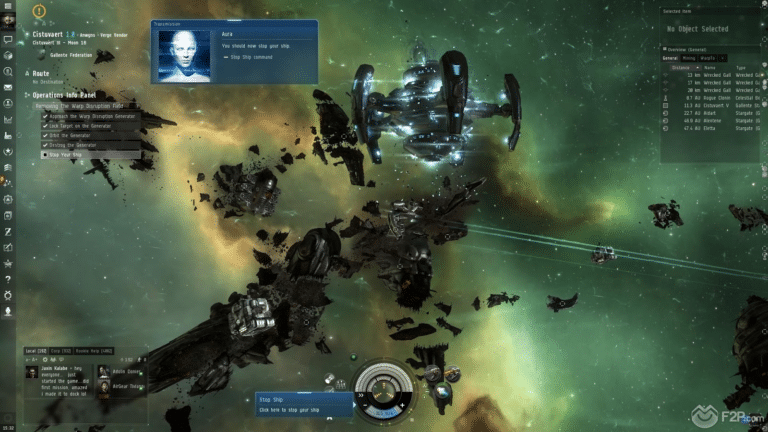Expand the Route info panel header
768x432 pixels.
coord(41,73)
